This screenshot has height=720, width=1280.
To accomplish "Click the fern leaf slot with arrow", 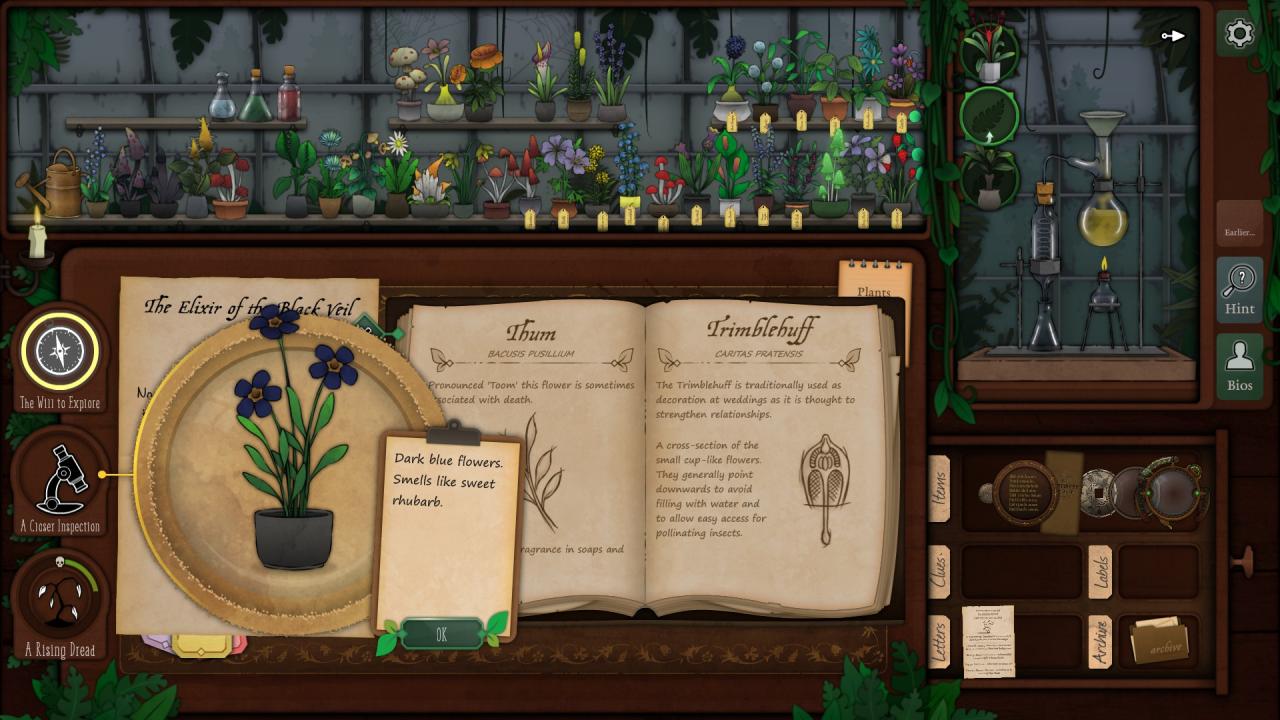I will coord(989,117).
